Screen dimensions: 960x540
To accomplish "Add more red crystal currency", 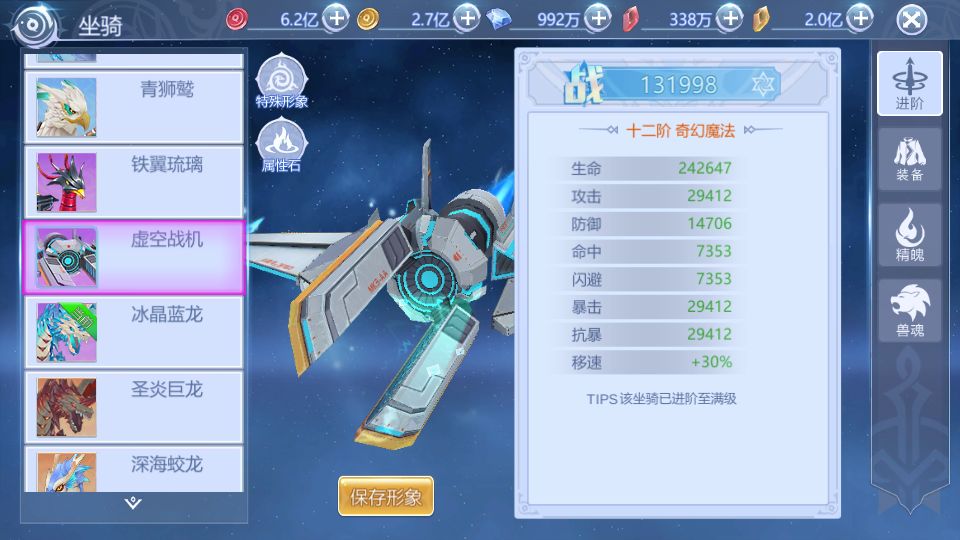I will pyautogui.click(x=731, y=18).
